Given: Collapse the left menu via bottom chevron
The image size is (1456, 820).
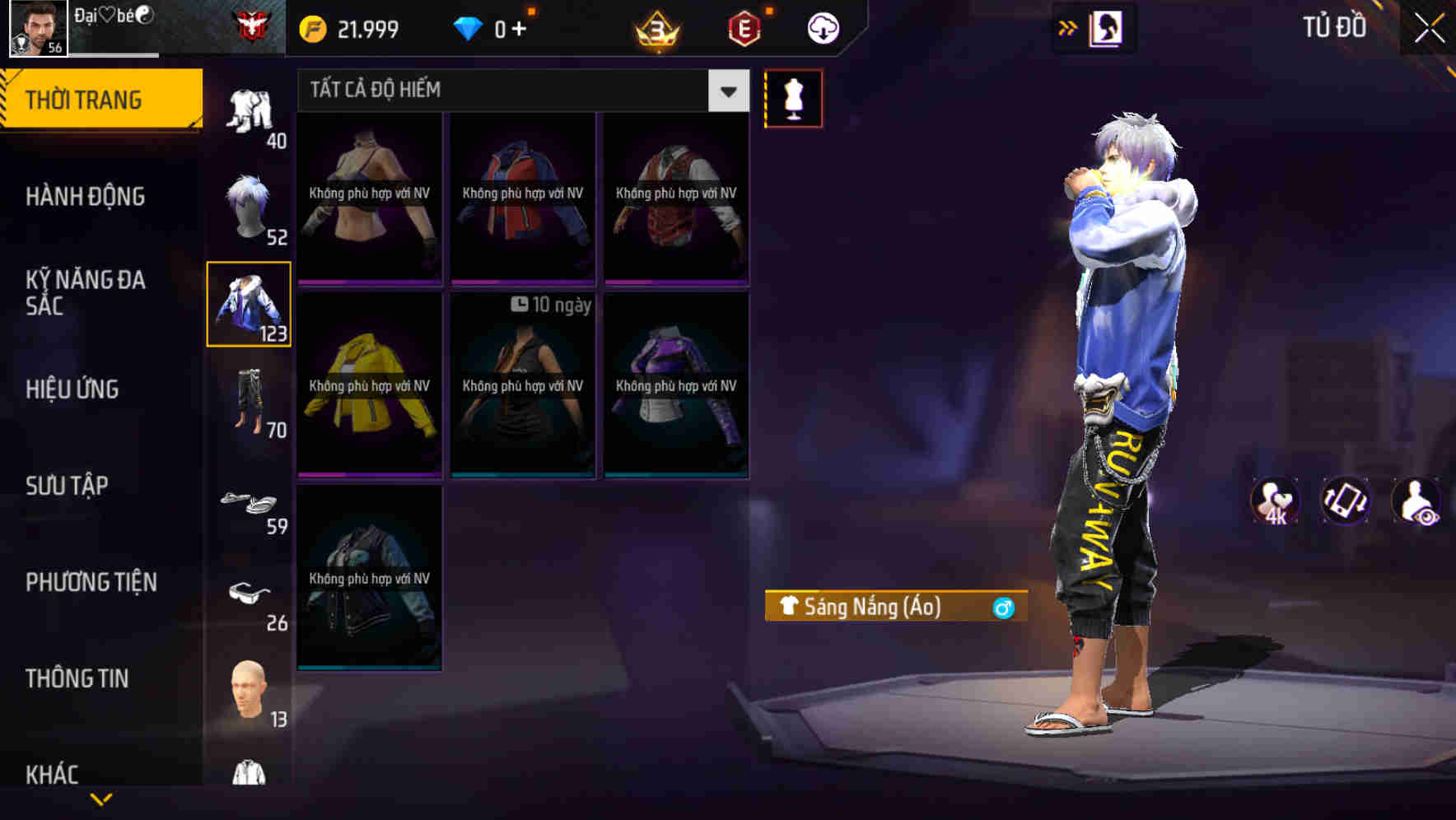Looking at the screenshot, I should pos(103,799).
